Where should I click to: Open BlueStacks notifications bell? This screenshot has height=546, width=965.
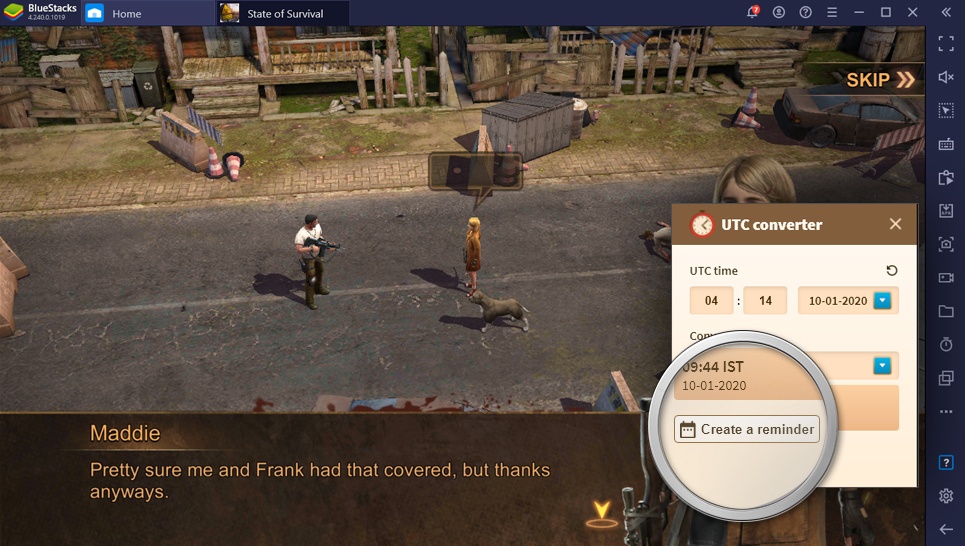click(x=753, y=12)
